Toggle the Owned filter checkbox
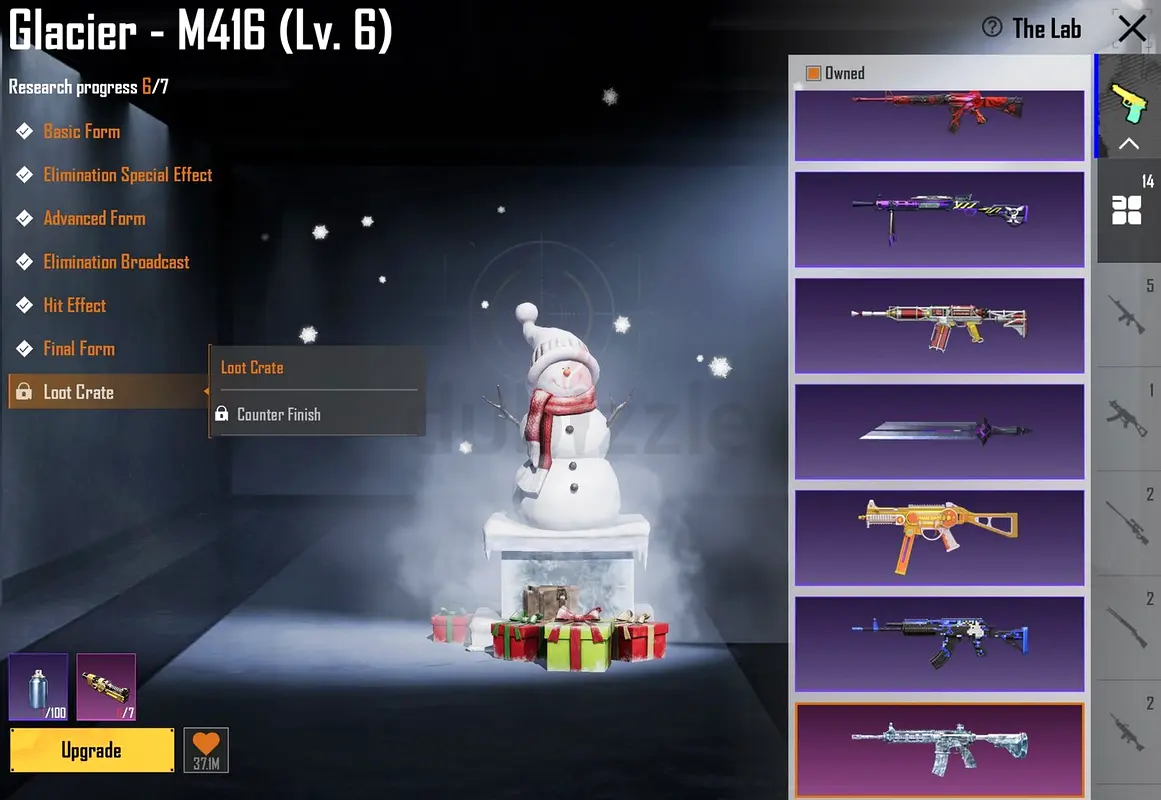This screenshot has width=1161, height=800. 813,73
